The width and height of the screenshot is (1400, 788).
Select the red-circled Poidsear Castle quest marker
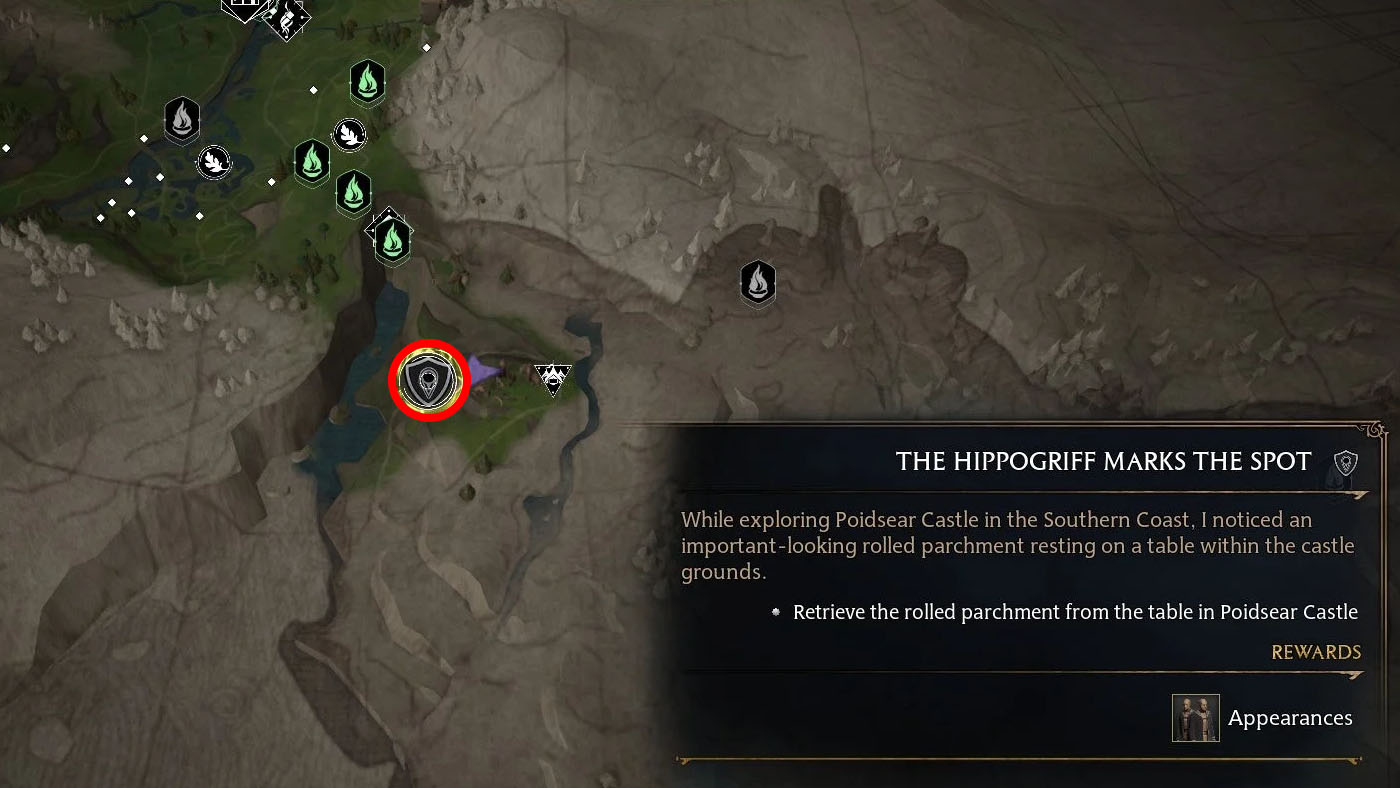pos(429,380)
